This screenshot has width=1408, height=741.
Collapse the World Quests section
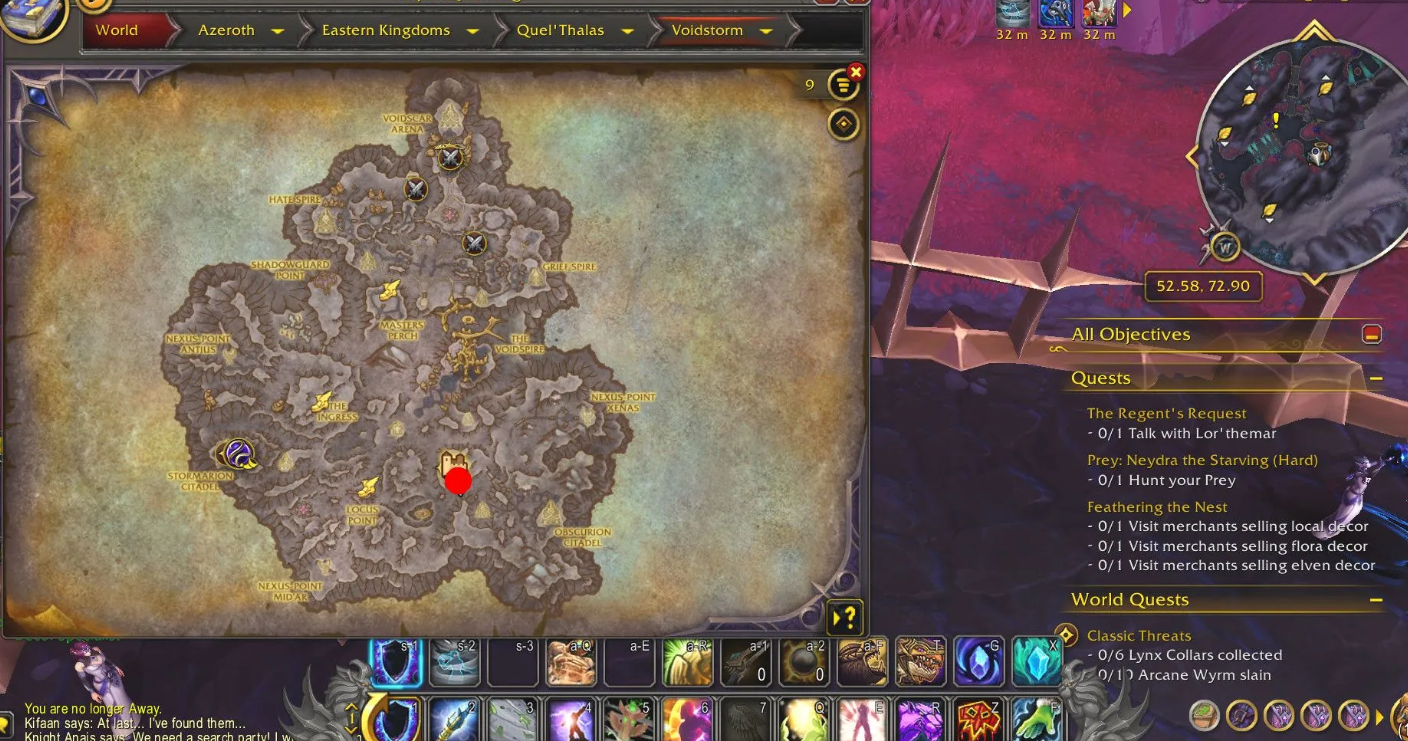coord(1376,600)
